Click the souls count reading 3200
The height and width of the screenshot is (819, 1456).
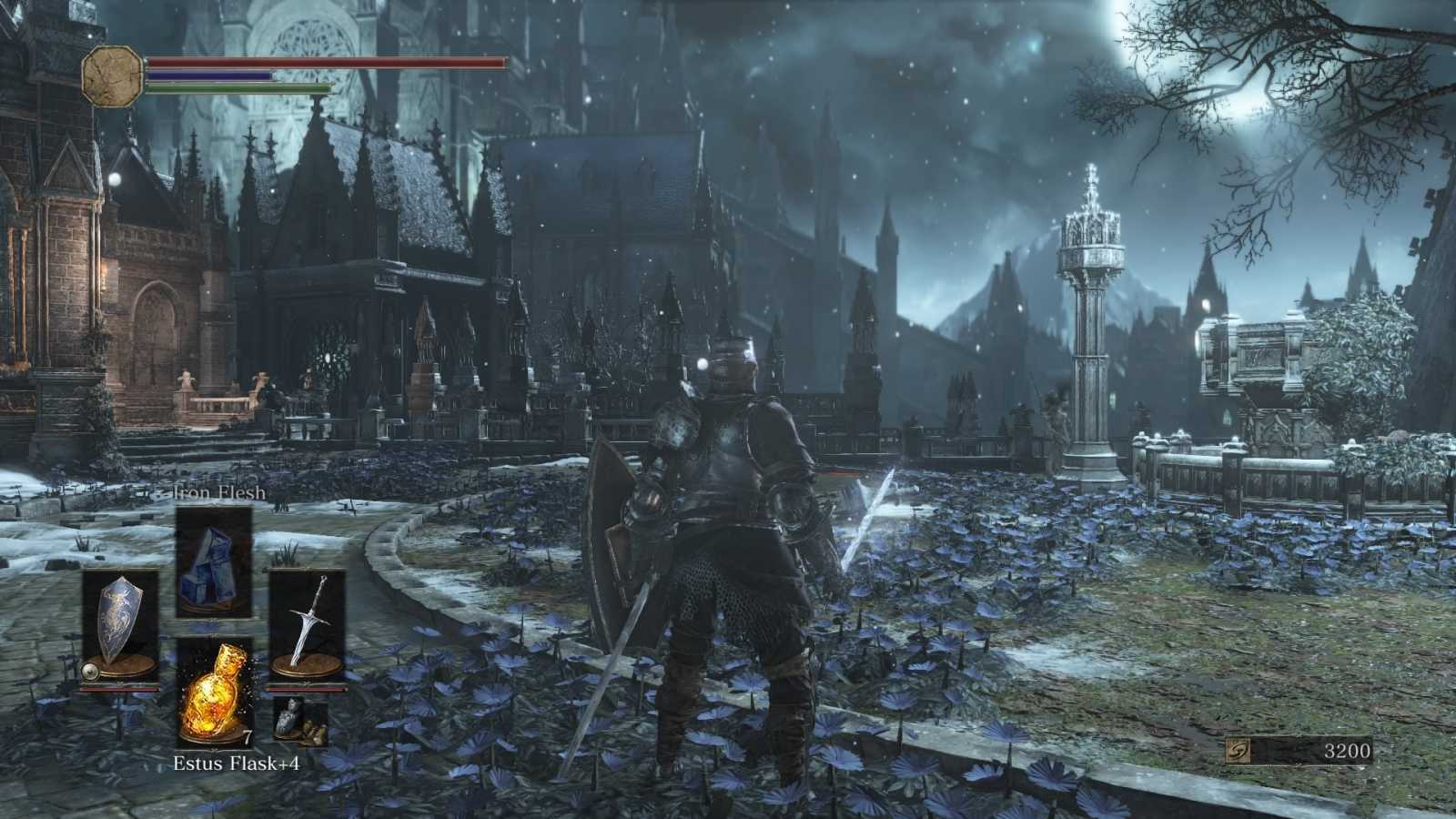pyautogui.click(x=1351, y=752)
